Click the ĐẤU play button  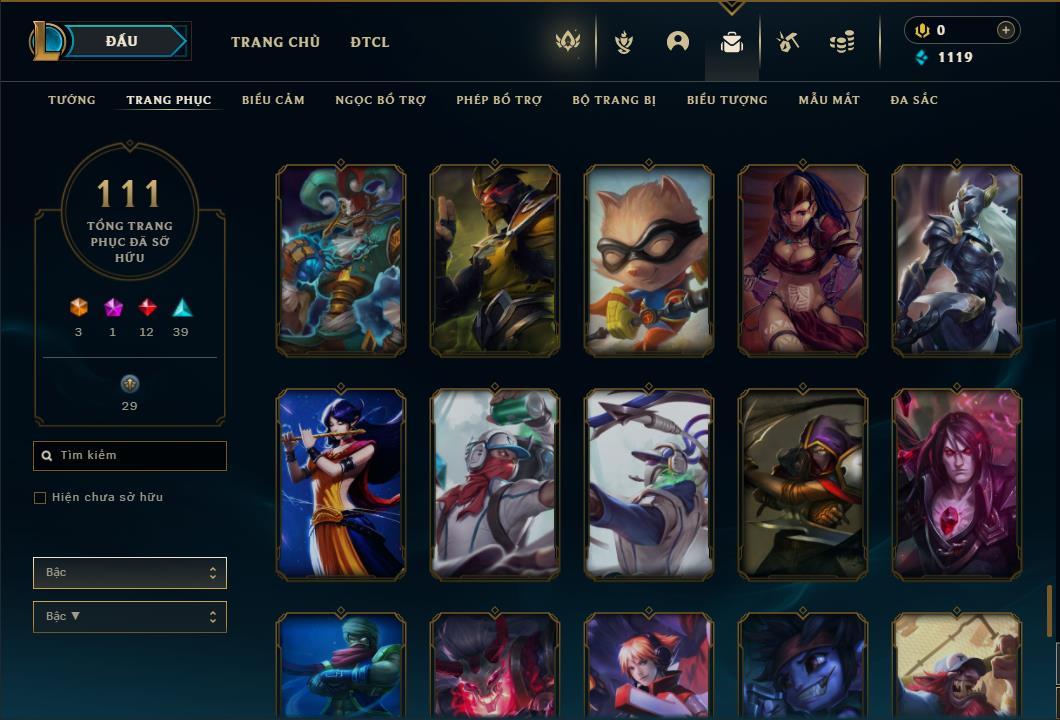(x=121, y=41)
